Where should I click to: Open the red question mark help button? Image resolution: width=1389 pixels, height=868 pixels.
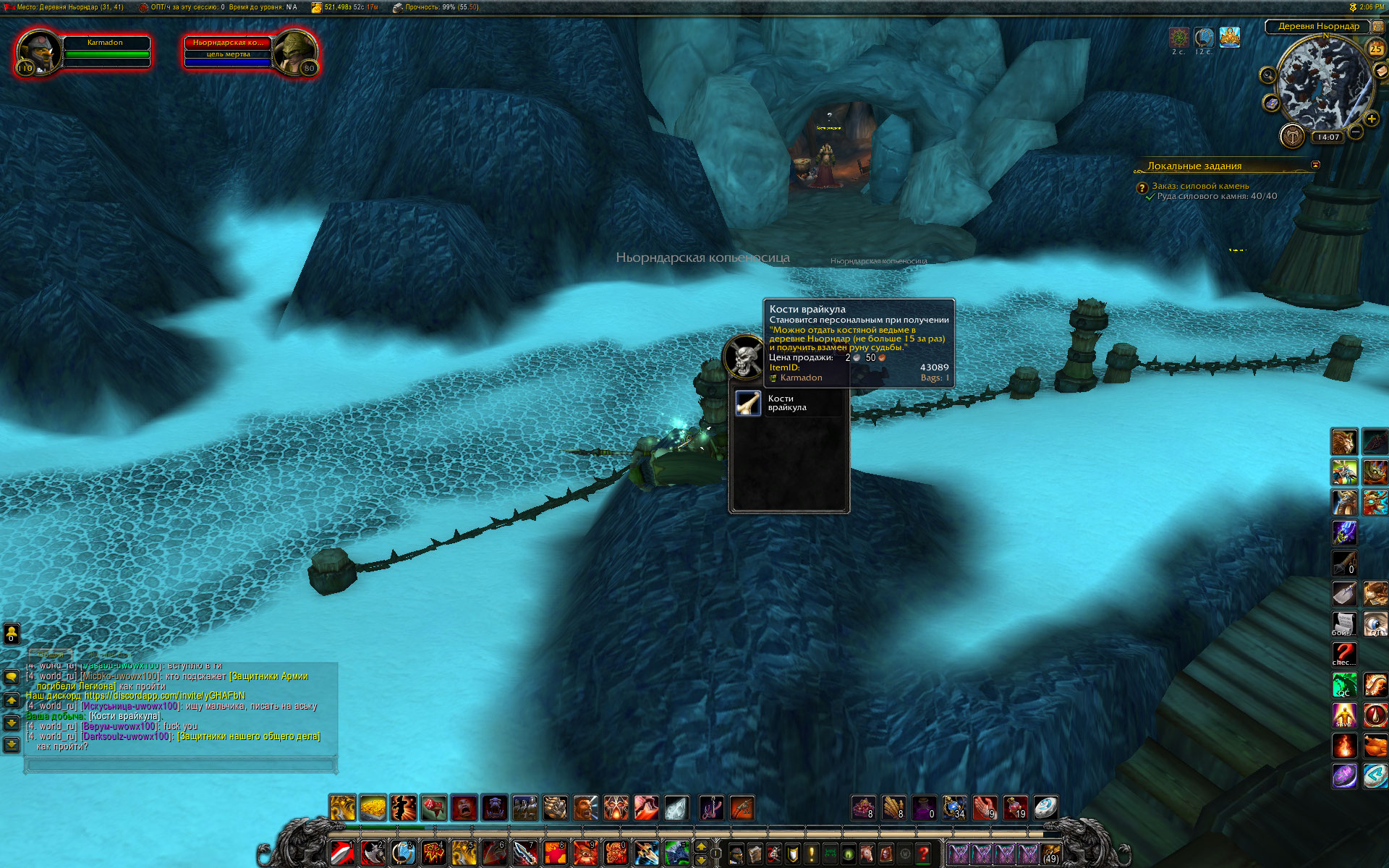923,854
